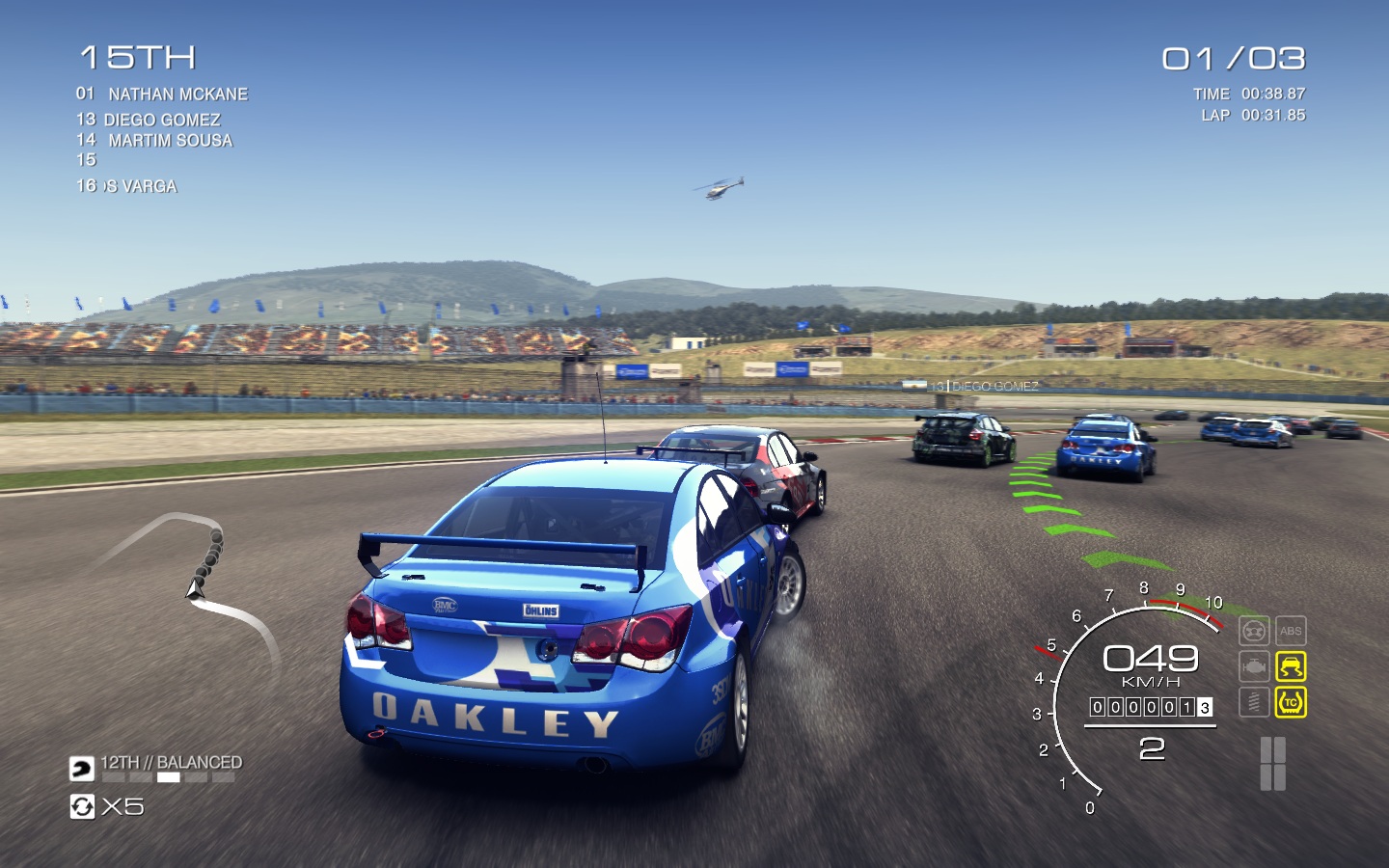Activate the flashback rewind icon
This screenshot has height=868, width=1389.
click(x=82, y=806)
